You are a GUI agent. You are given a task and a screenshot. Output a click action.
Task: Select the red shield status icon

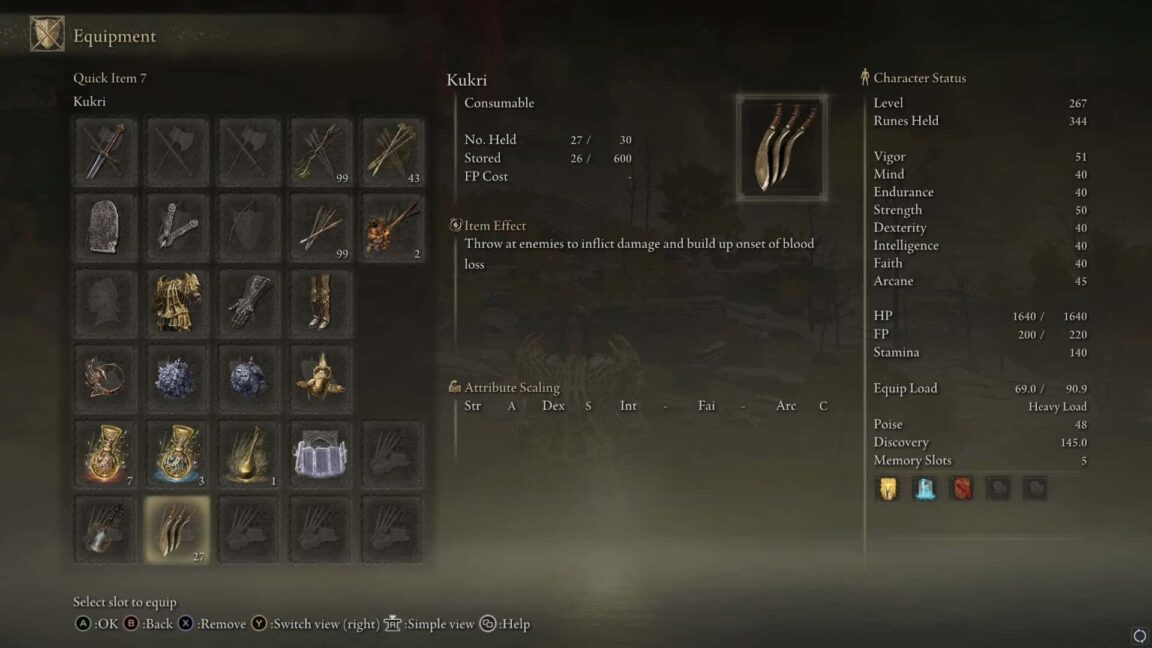(961, 488)
